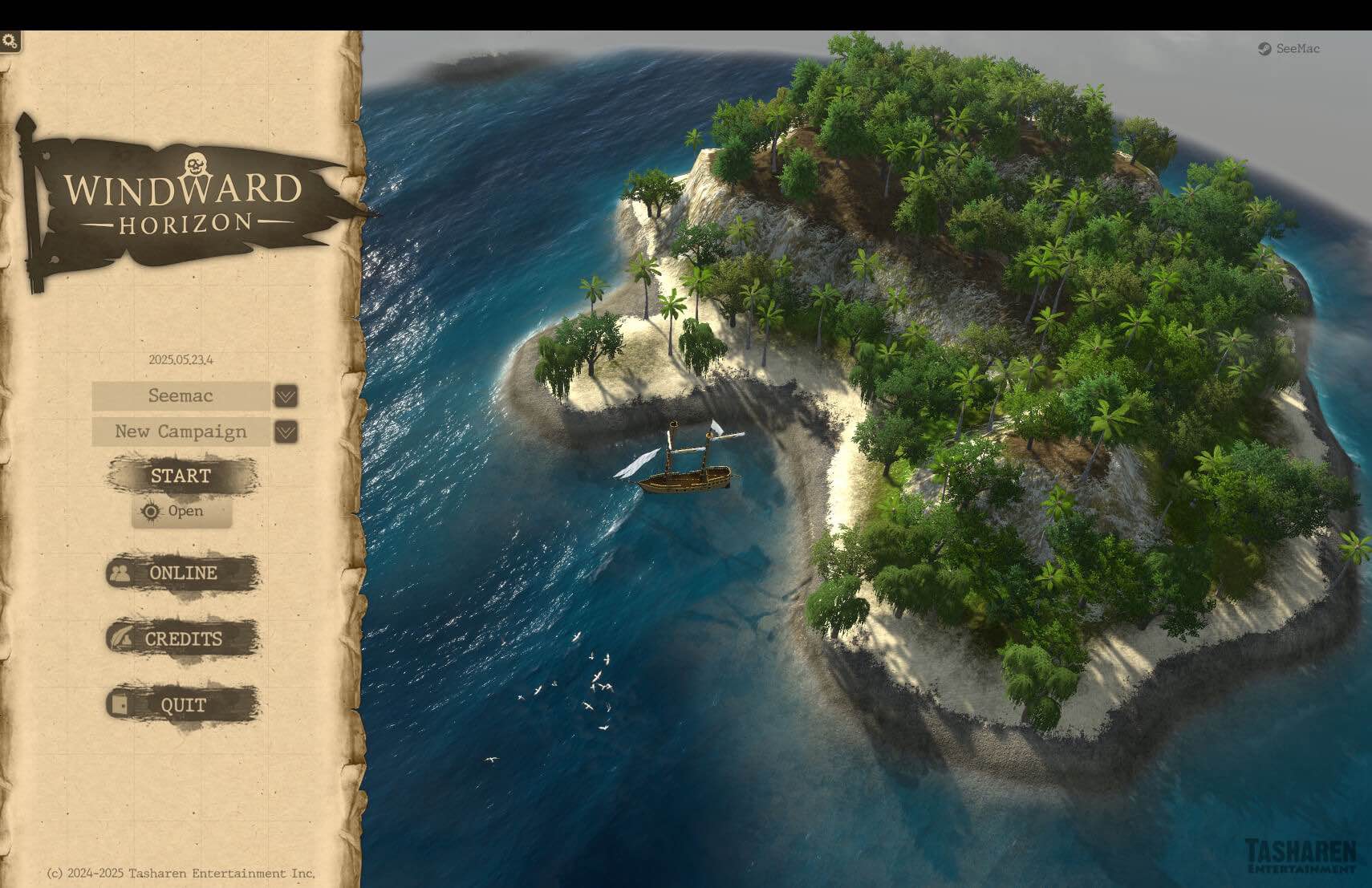Select QUIT to exit the game
Image resolution: width=1372 pixels, height=888 pixels.
tap(183, 704)
